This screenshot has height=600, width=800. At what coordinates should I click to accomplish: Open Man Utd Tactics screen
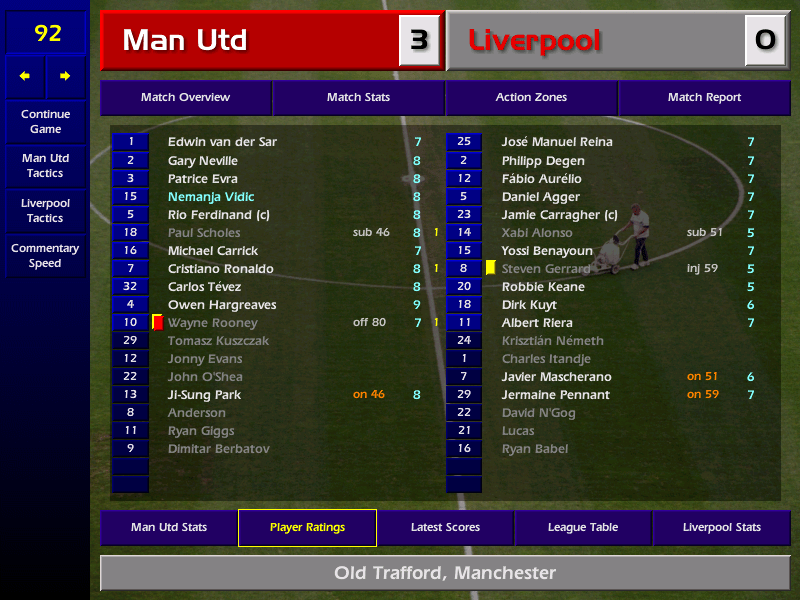point(45,165)
